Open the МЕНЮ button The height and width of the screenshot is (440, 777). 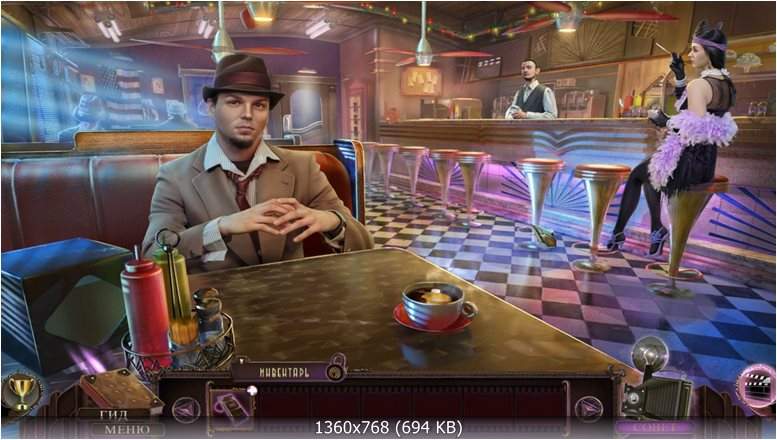127,429
